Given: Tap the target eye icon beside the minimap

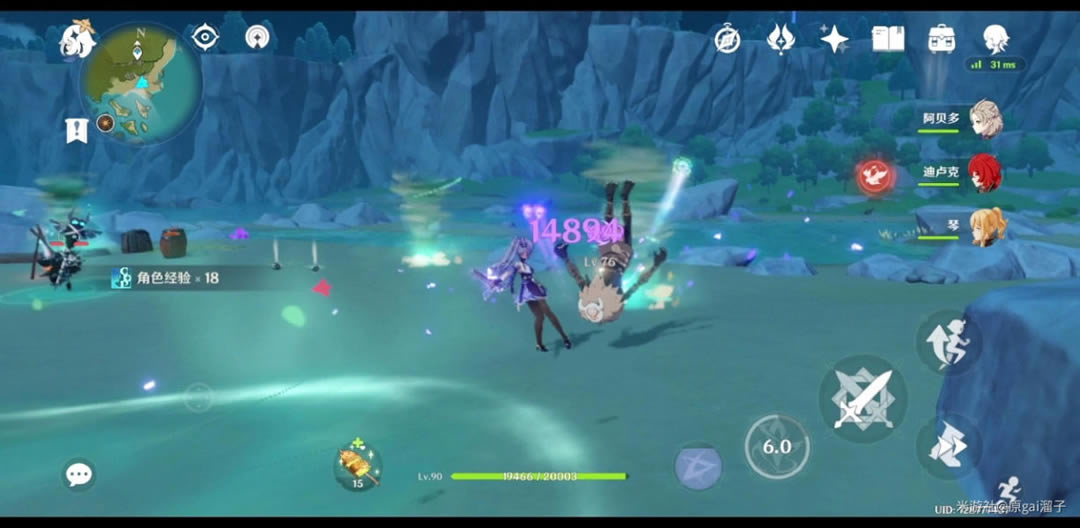Looking at the screenshot, I should point(205,38).
